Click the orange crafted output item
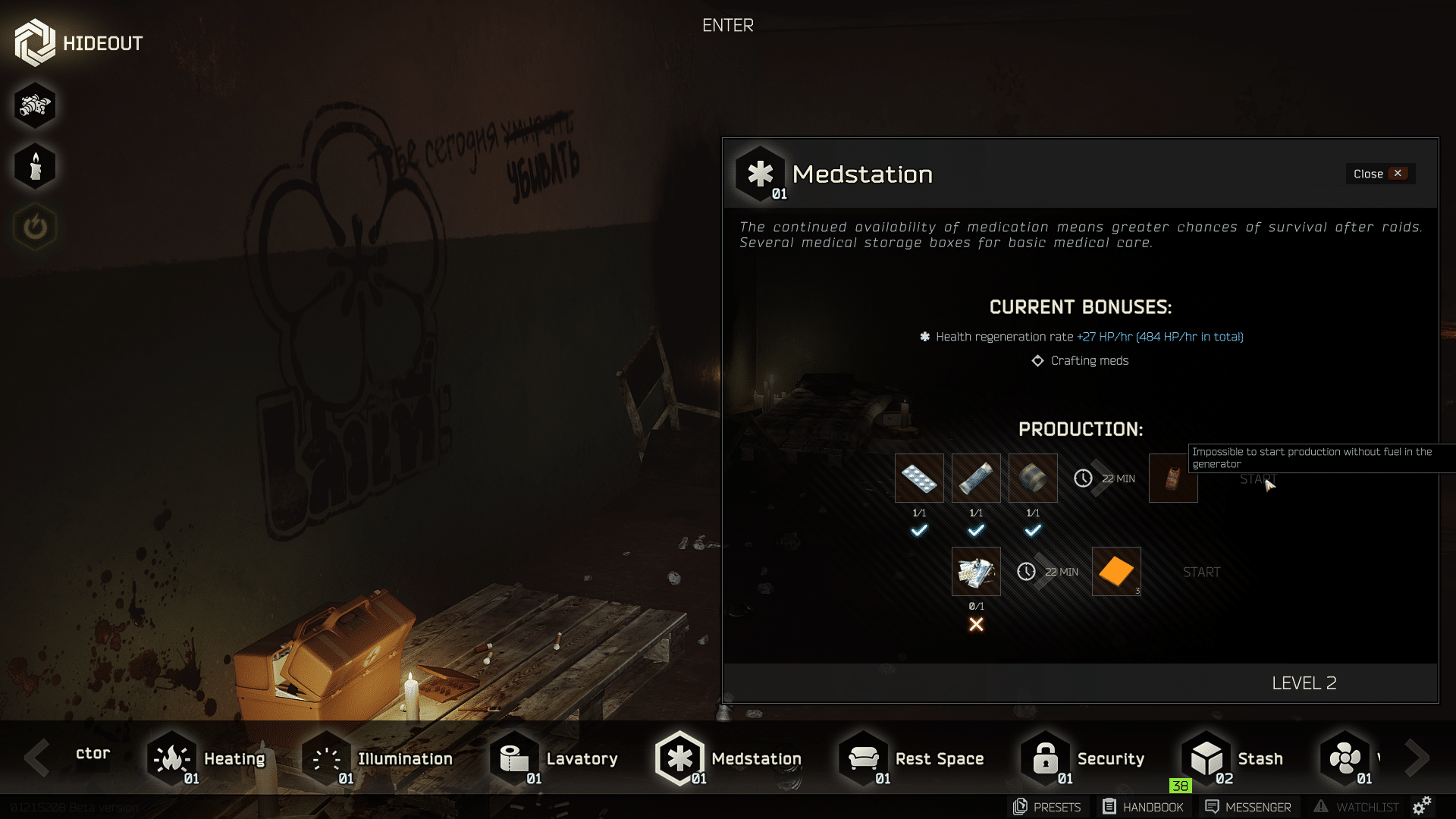Viewport: 1456px width, 819px height. (x=1116, y=572)
